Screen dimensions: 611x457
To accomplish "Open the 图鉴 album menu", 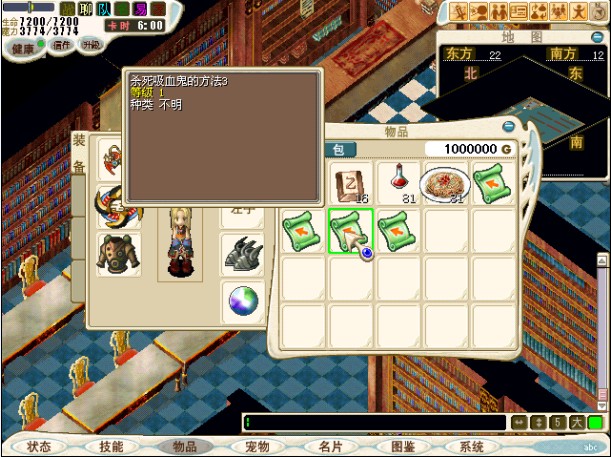I will tap(402, 447).
